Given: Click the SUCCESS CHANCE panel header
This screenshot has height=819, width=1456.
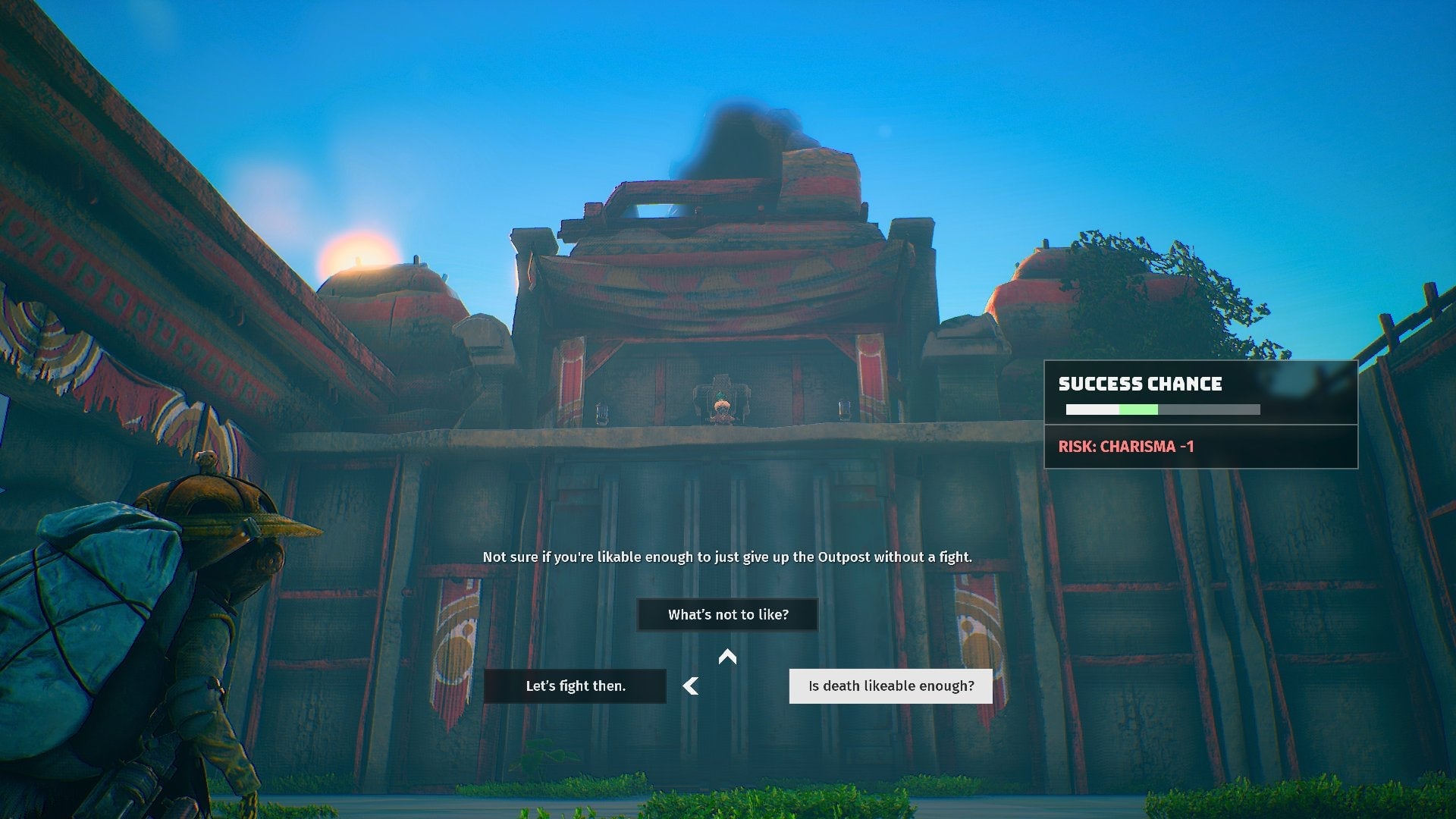Looking at the screenshot, I should [x=1140, y=384].
